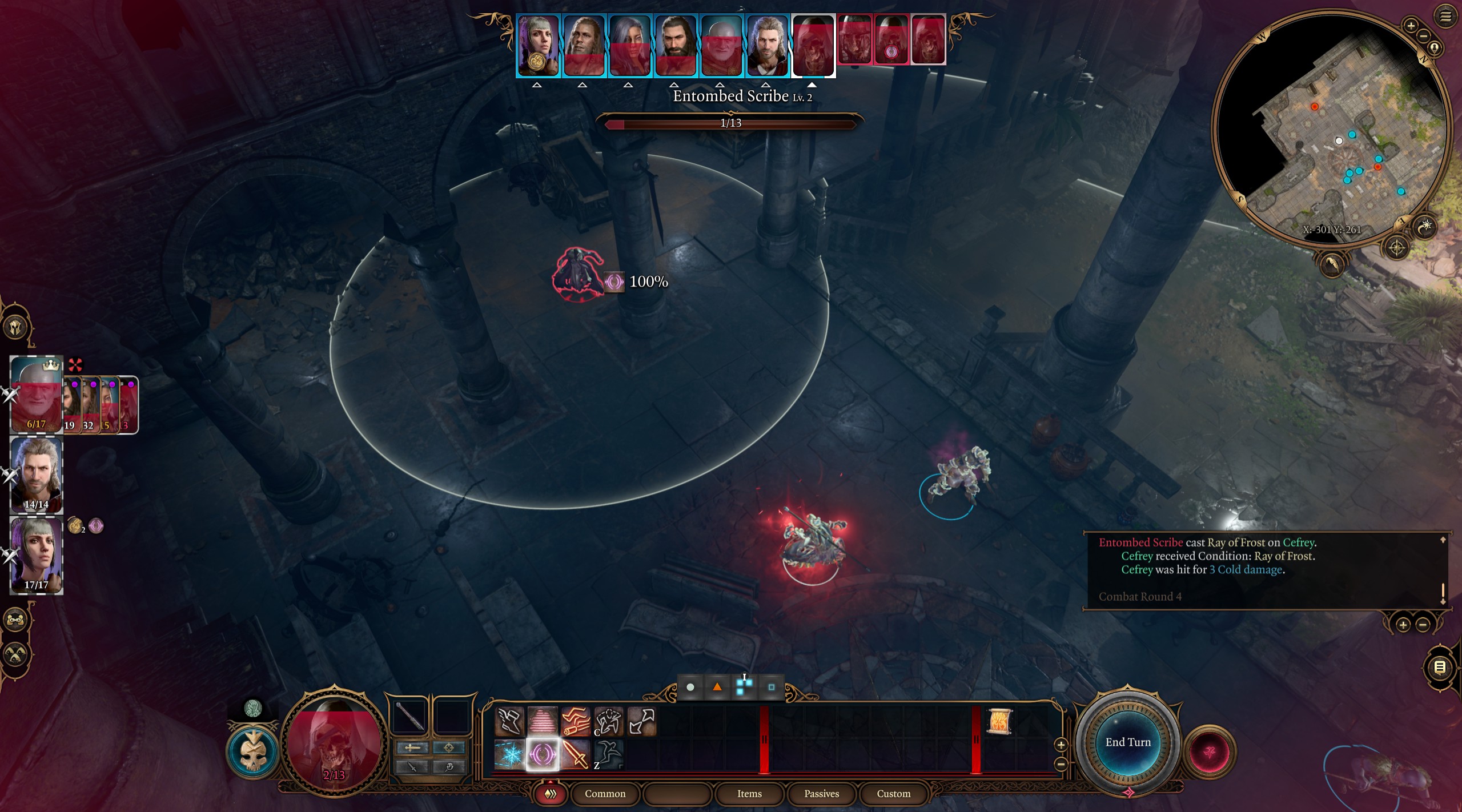This screenshot has height=812, width=1462.
Task: Select the 14/14 party member portrait
Action: [x=36, y=474]
